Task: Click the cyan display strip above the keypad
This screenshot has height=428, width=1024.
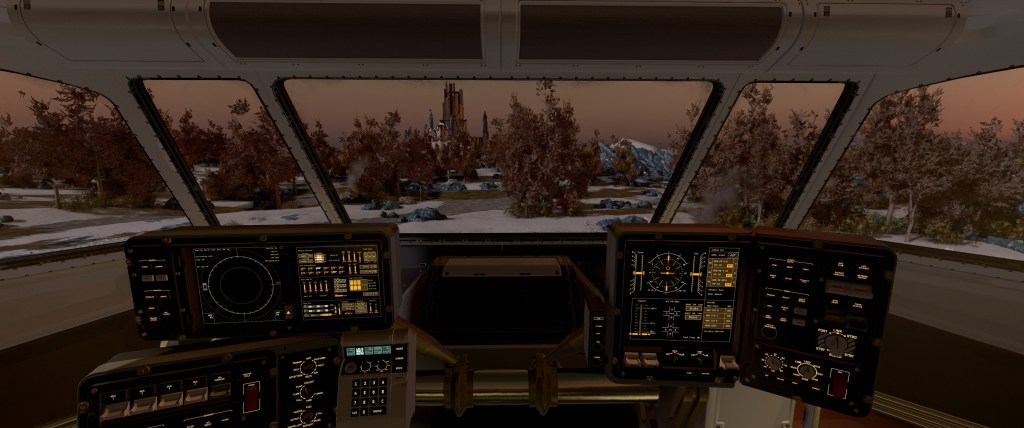Action: (365, 351)
